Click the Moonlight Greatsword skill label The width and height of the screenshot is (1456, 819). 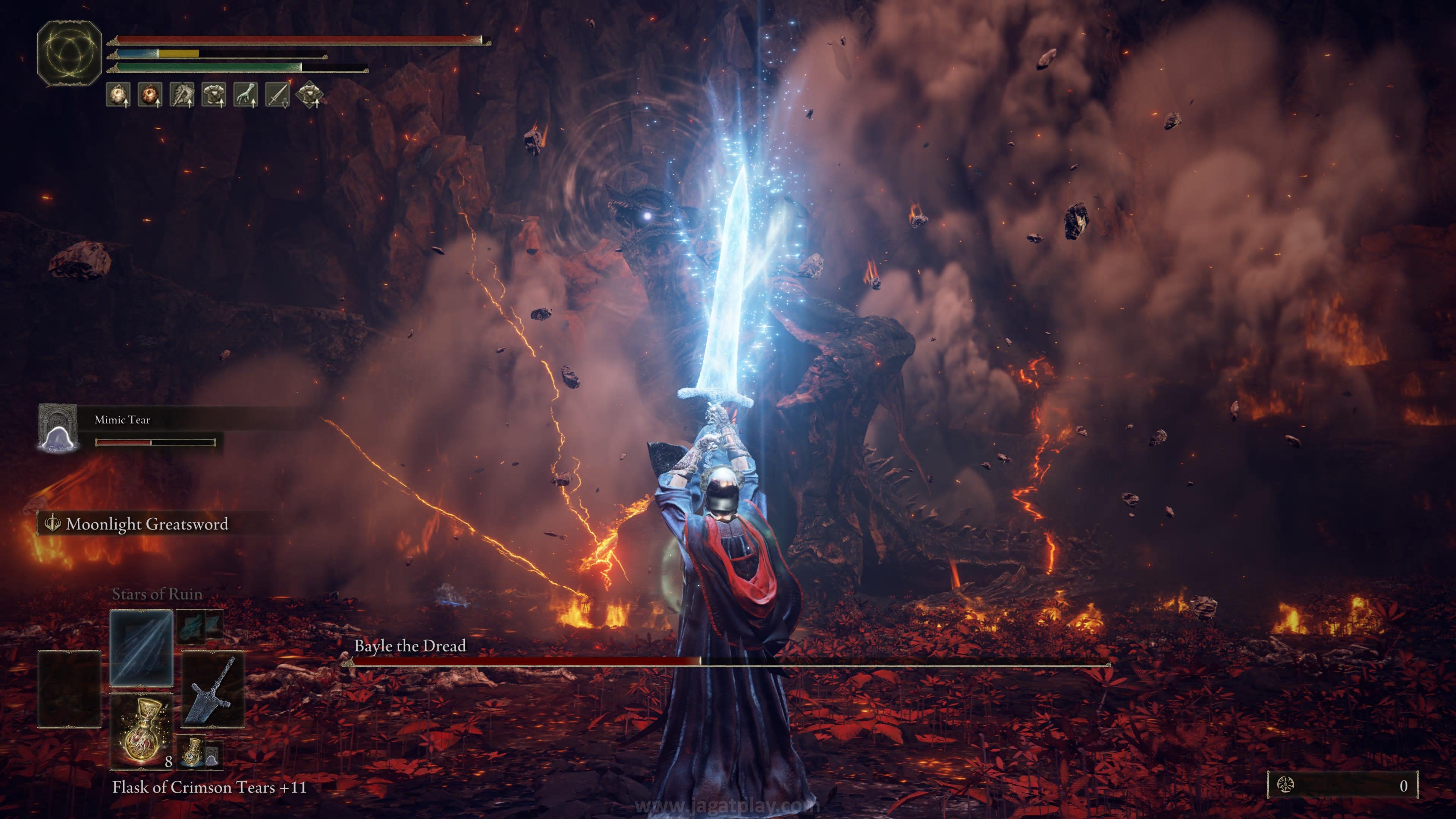[147, 524]
